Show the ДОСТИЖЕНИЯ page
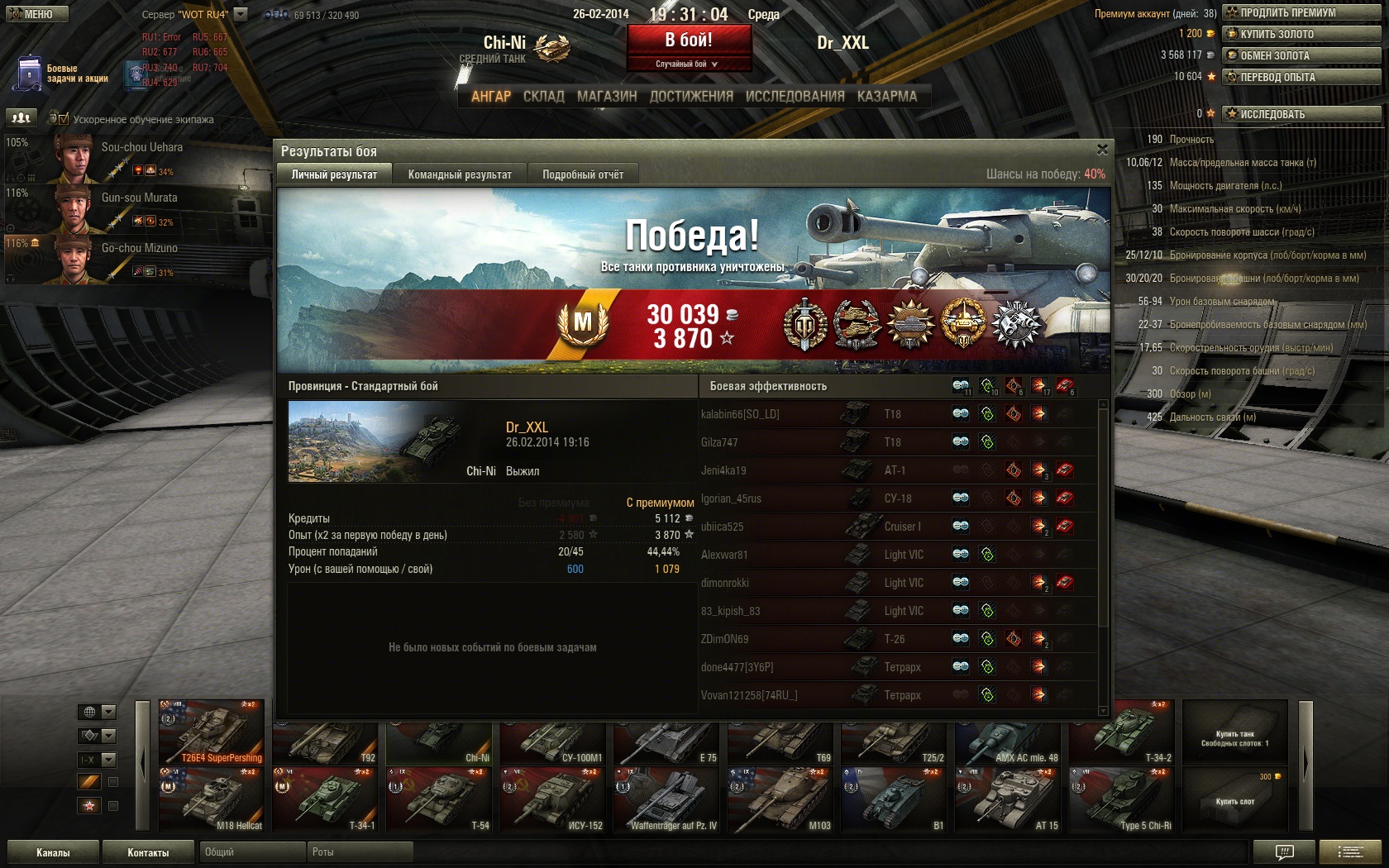Screen dimensions: 1389x868 (691, 97)
